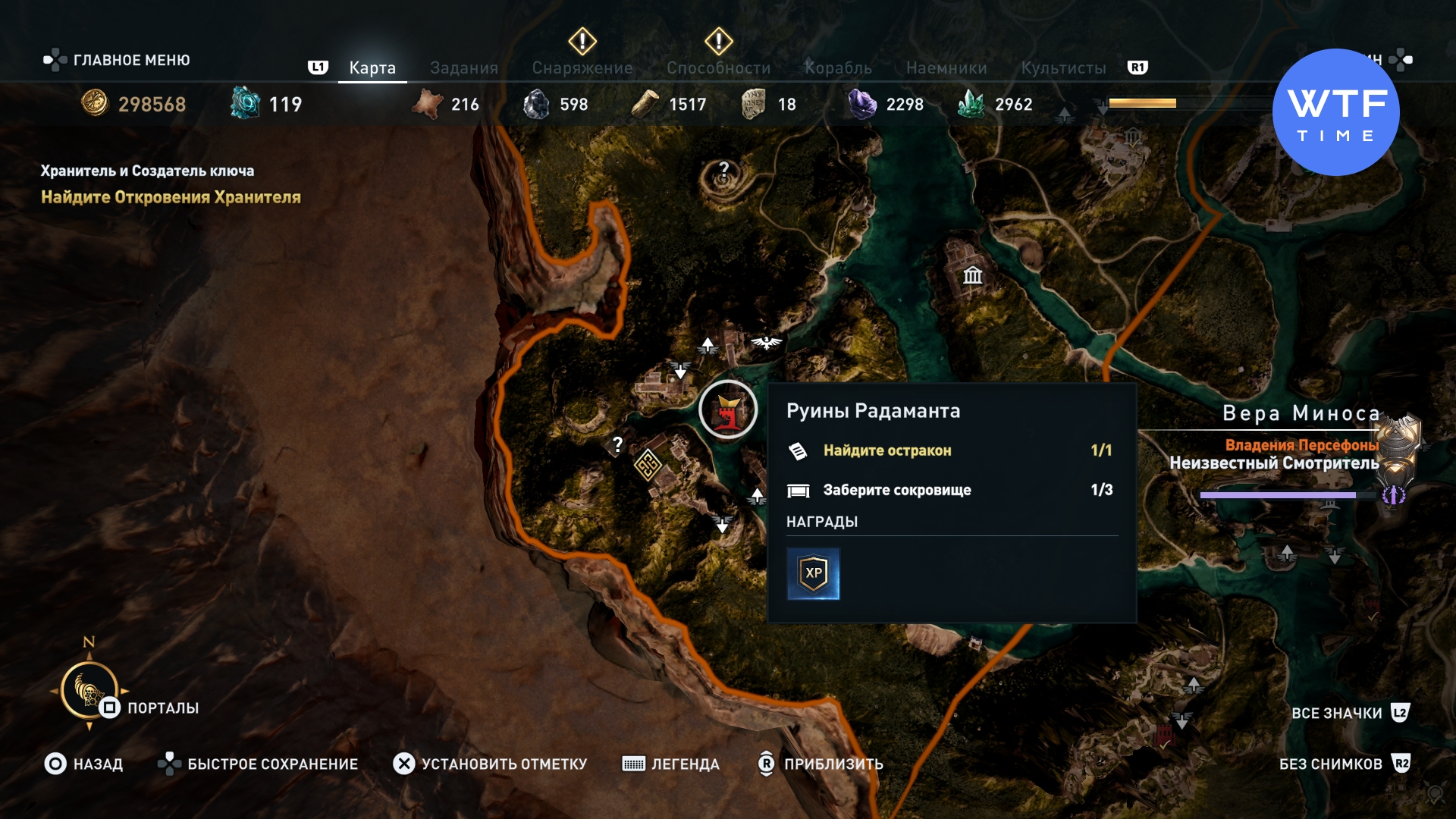Open the Задания tab

(x=463, y=67)
